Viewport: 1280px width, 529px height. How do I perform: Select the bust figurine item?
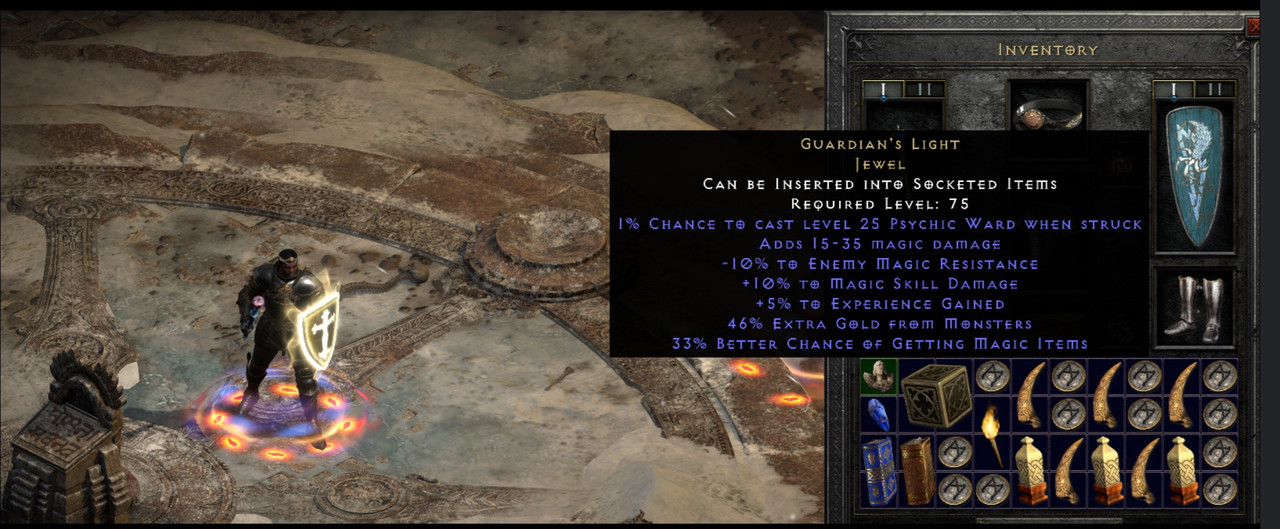coord(877,376)
